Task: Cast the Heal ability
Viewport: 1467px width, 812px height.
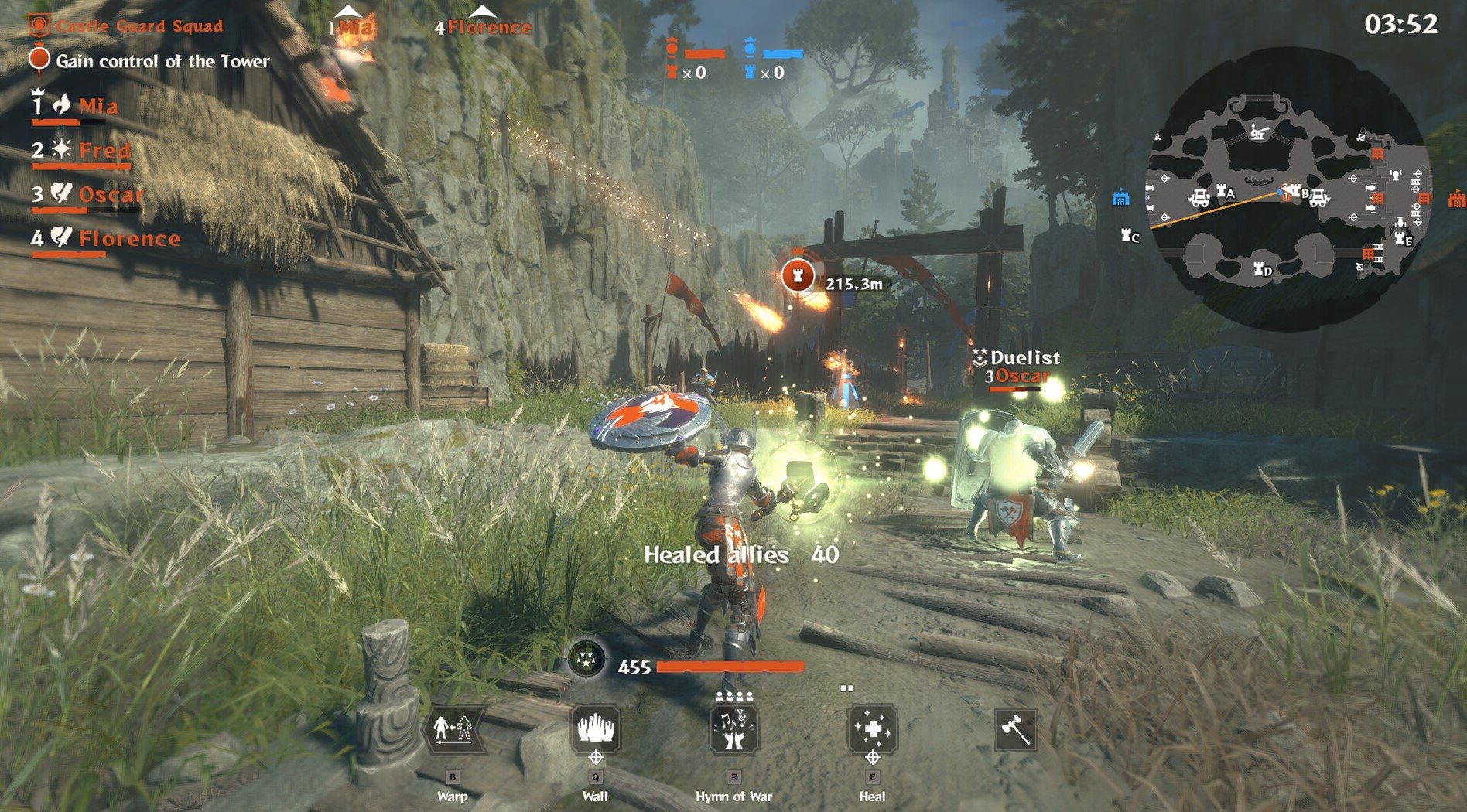Action: click(872, 729)
